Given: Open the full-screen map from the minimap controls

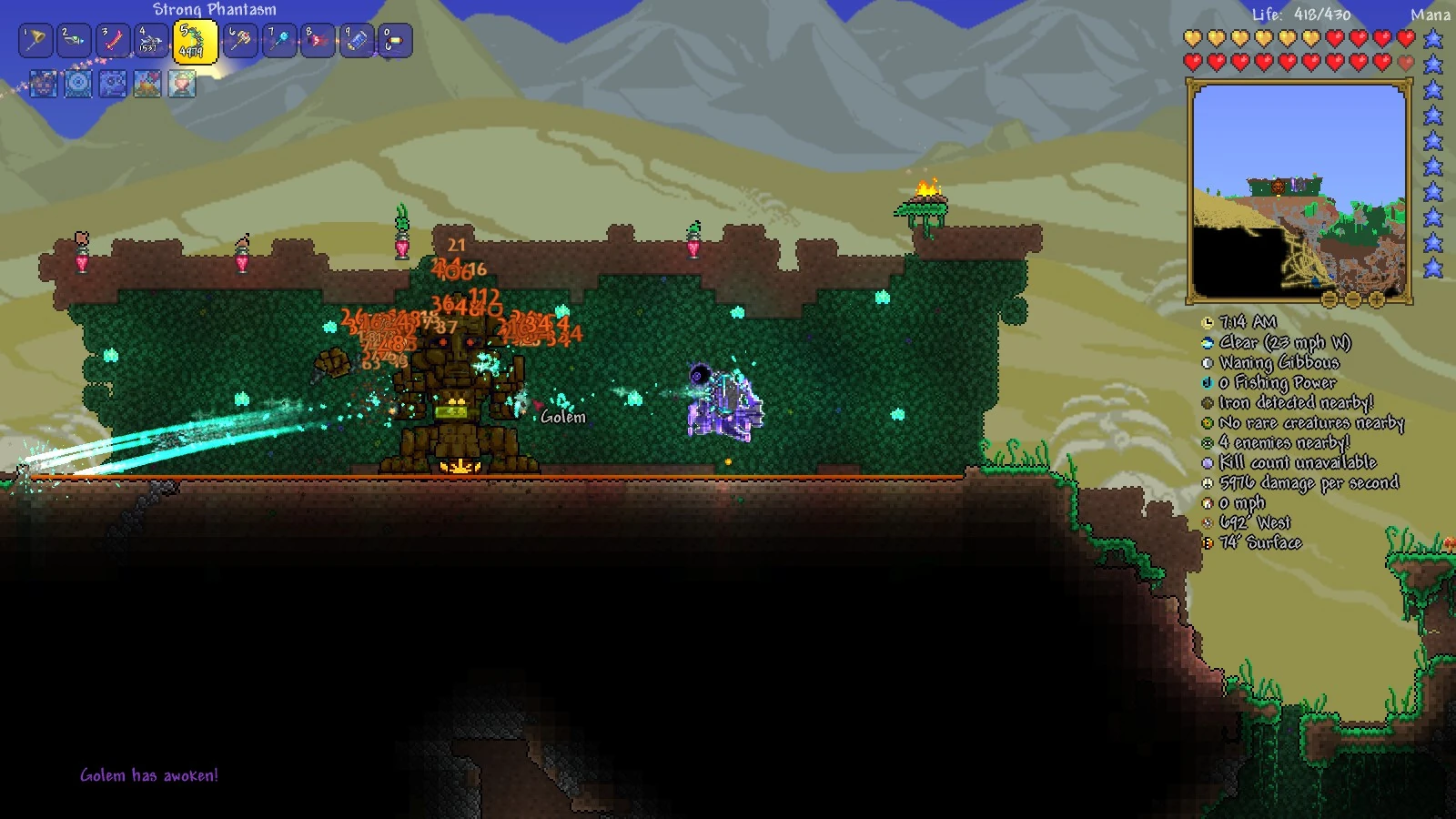Looking at the screenshot, I should 1329,300.
